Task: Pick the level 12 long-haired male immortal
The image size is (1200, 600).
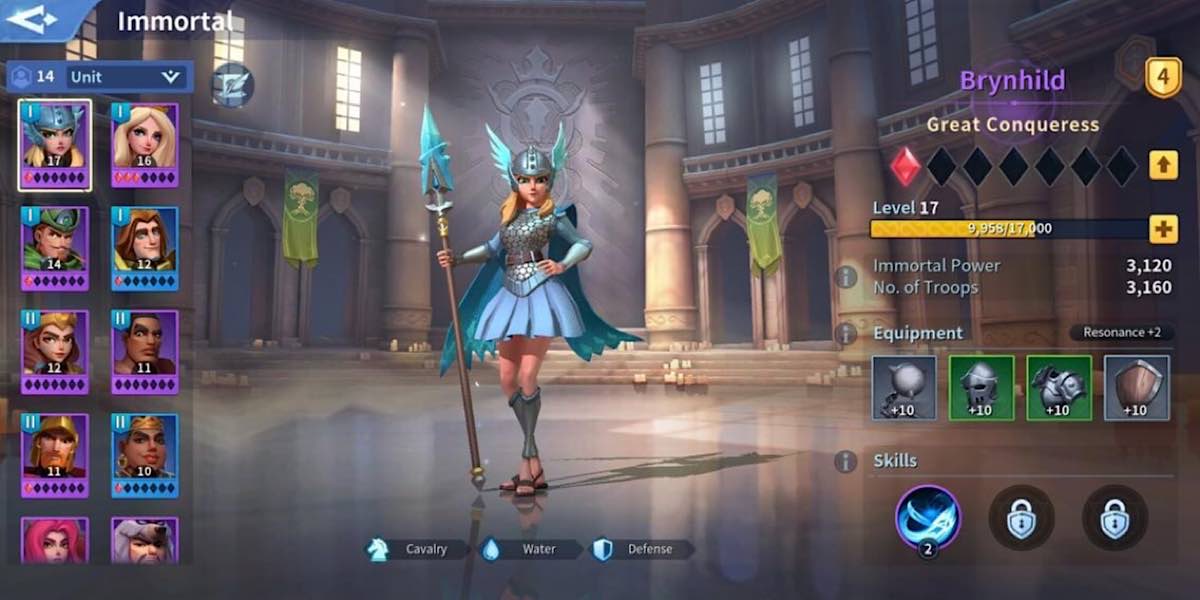Action: [144, 248]
